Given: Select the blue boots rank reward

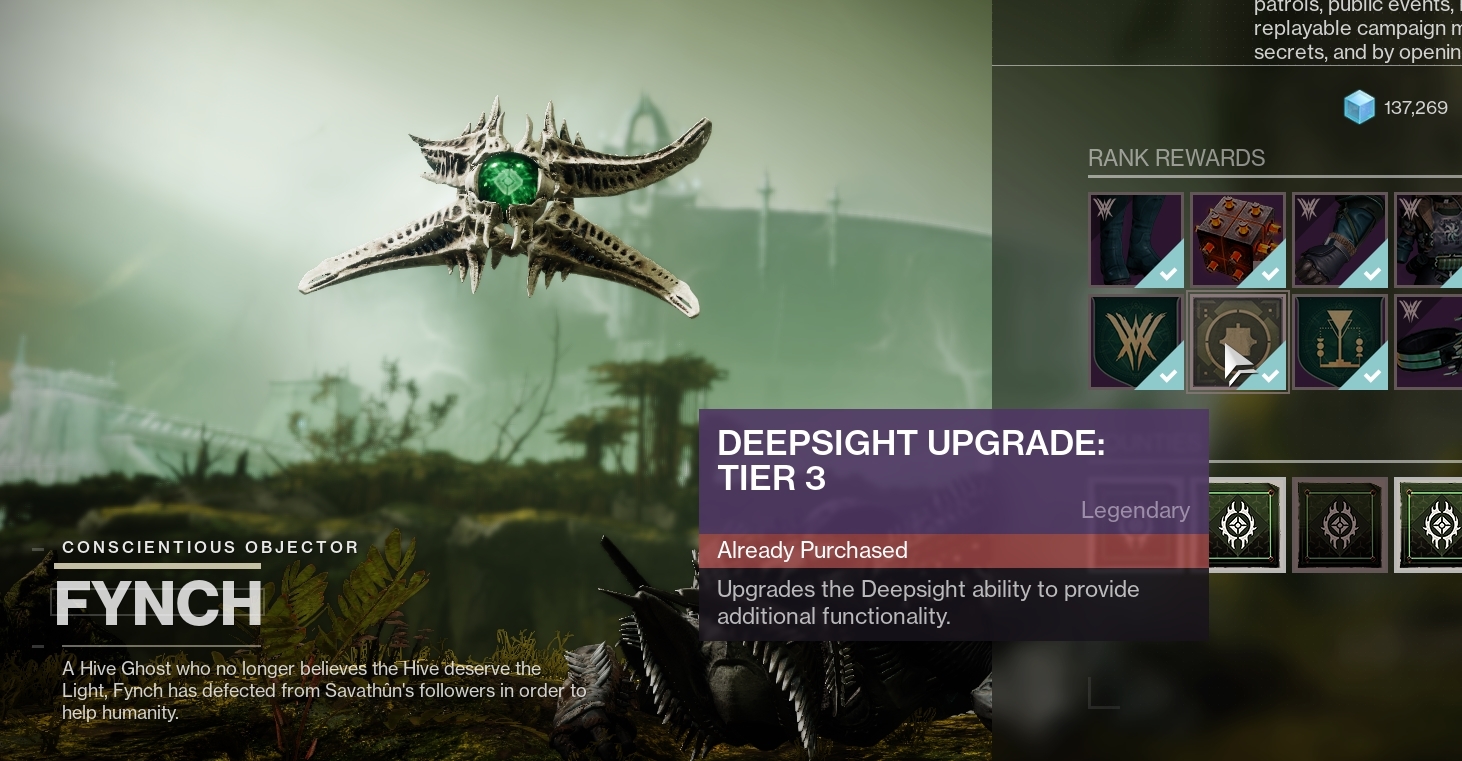Looking at the screenshot, I should tap(1136, 240).
